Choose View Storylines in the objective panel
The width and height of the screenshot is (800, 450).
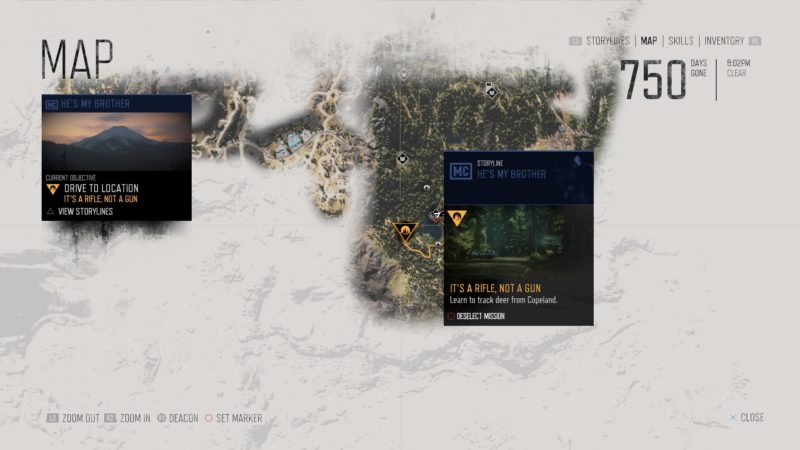point(84,211)
